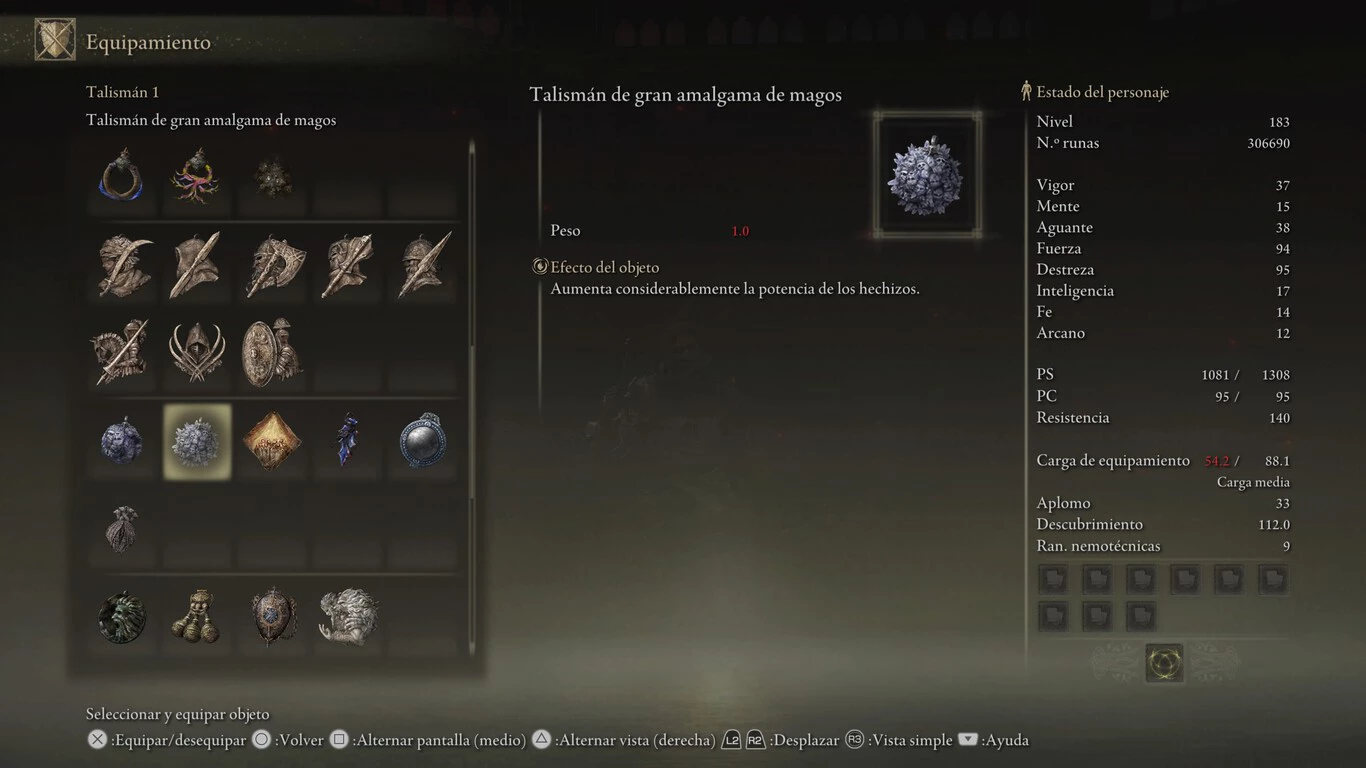This screenshot has height=768, width=1366.
Task: Select the highlighted pale skull-cluster talisman
Action: click(197, 441)
